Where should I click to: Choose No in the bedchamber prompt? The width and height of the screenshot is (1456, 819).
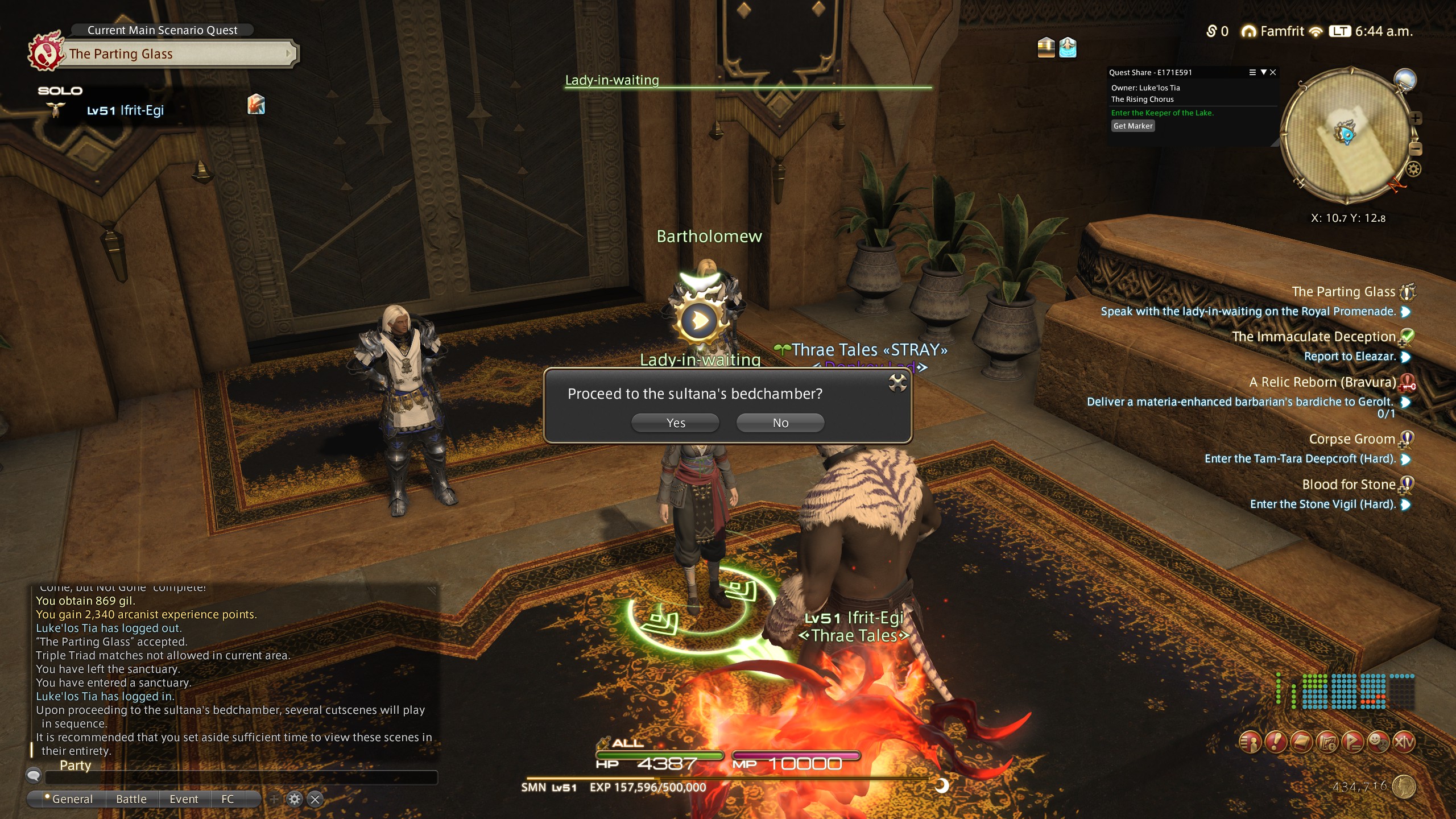(x=780, y=423)
